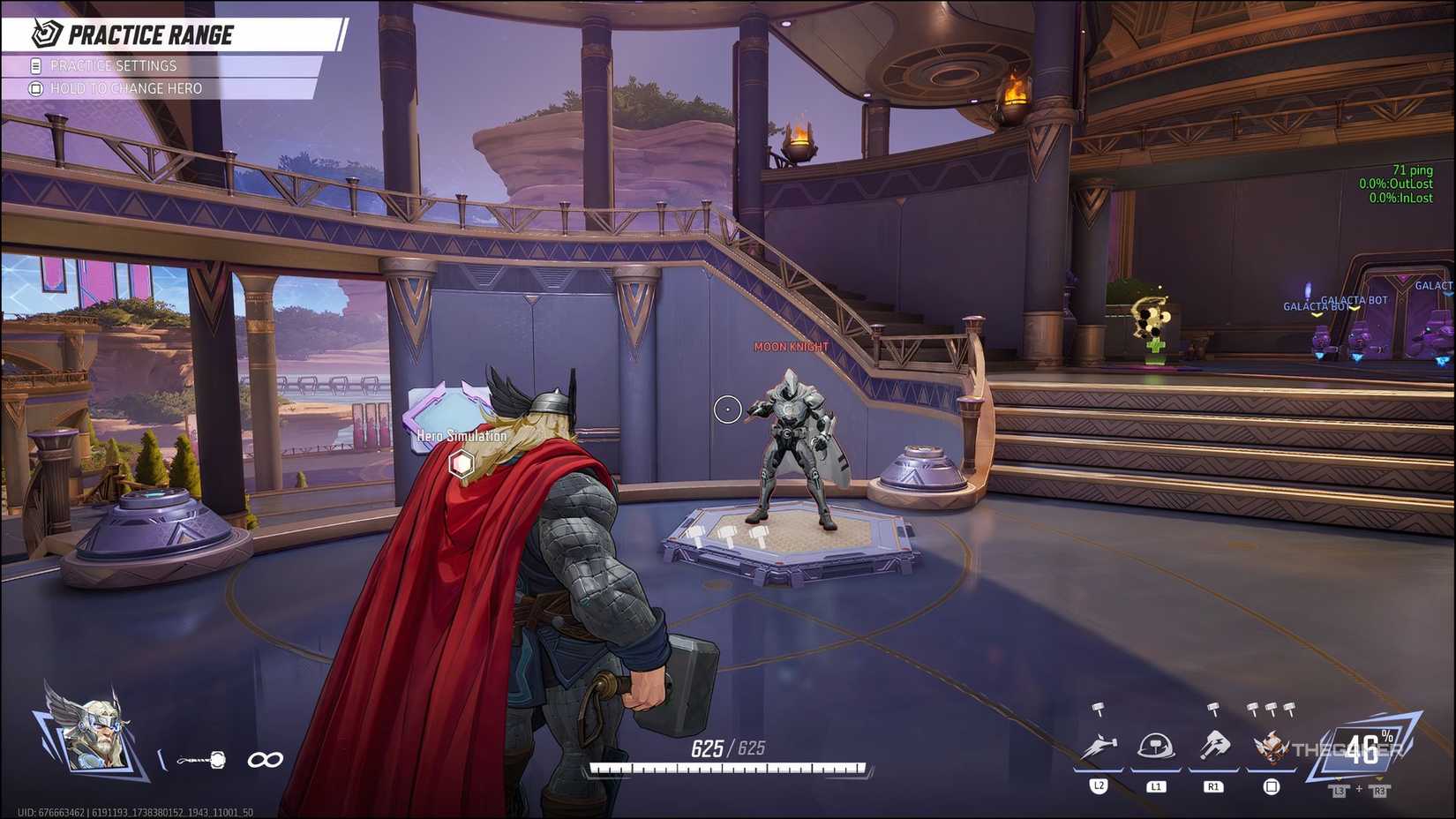Select the Moon Knight practice dummy
This screenshot has width=1456, height=819.
click(793, 432)
